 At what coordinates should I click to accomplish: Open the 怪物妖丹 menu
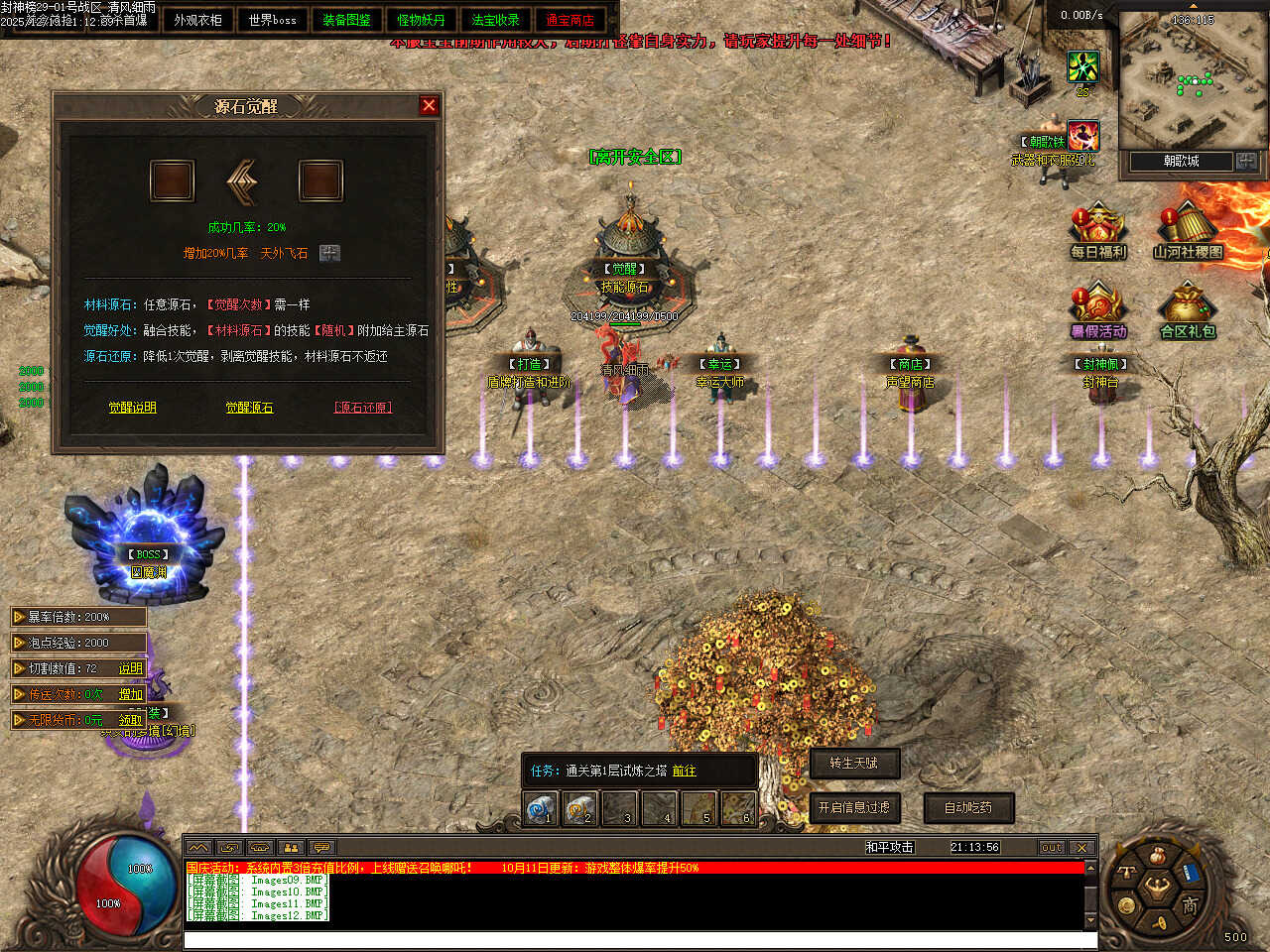(x=421, y=20)
